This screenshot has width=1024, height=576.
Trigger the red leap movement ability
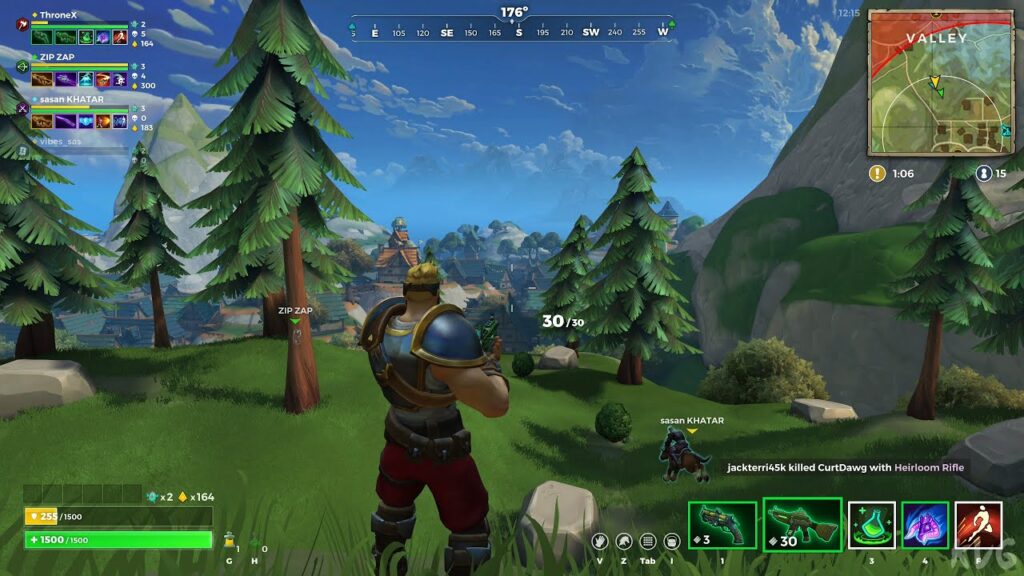click(x=979, y=525)
